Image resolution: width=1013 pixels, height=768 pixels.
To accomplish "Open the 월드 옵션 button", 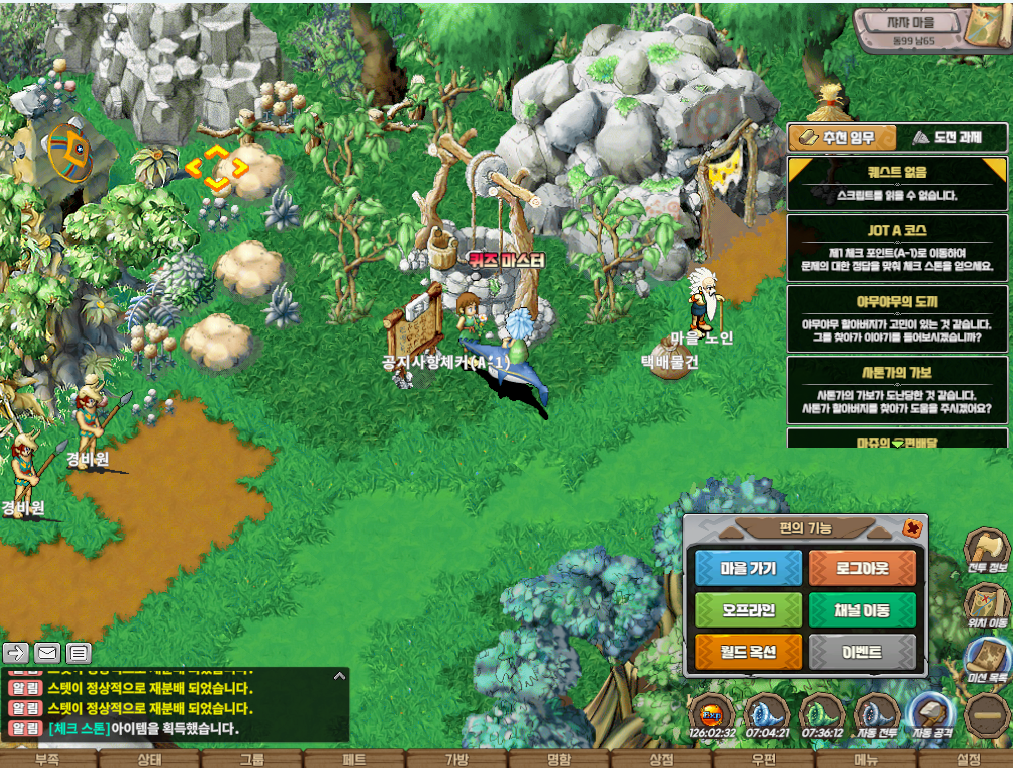I will click(x=749, y=653).
